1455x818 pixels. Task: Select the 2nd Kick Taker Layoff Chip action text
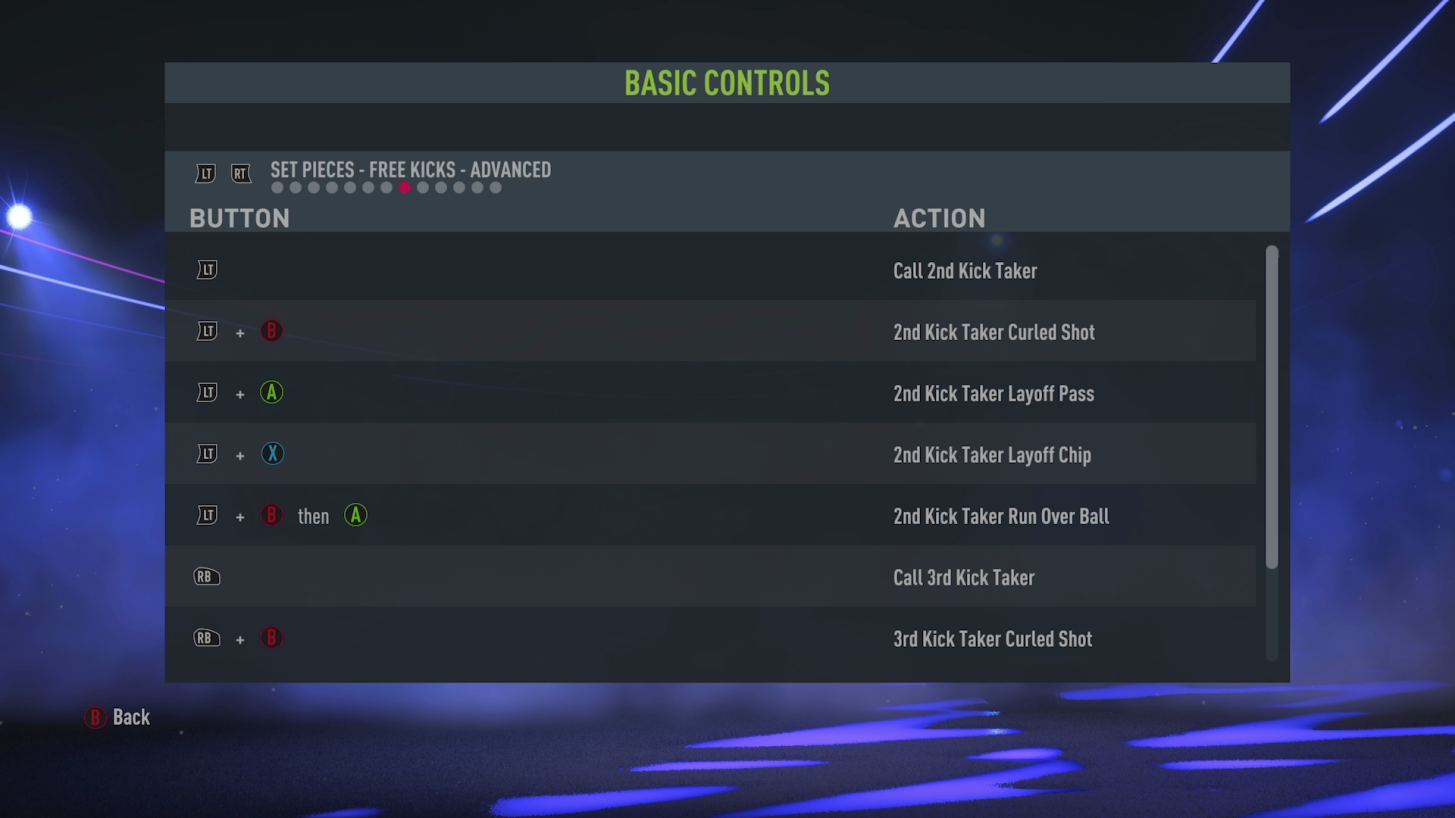(992, 455)
